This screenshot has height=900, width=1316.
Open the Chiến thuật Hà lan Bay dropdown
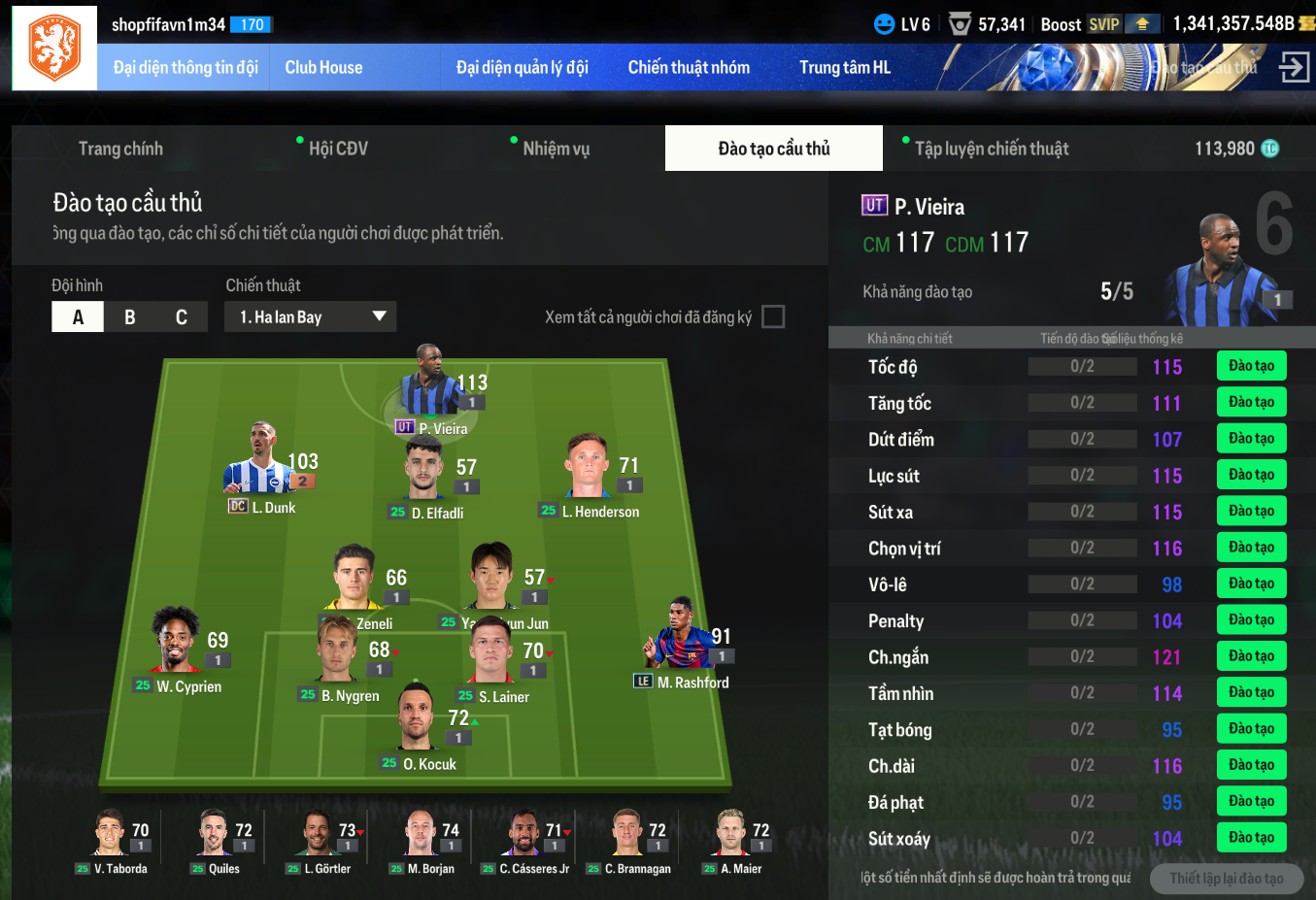pyautogui.click(x=311, y=317)
